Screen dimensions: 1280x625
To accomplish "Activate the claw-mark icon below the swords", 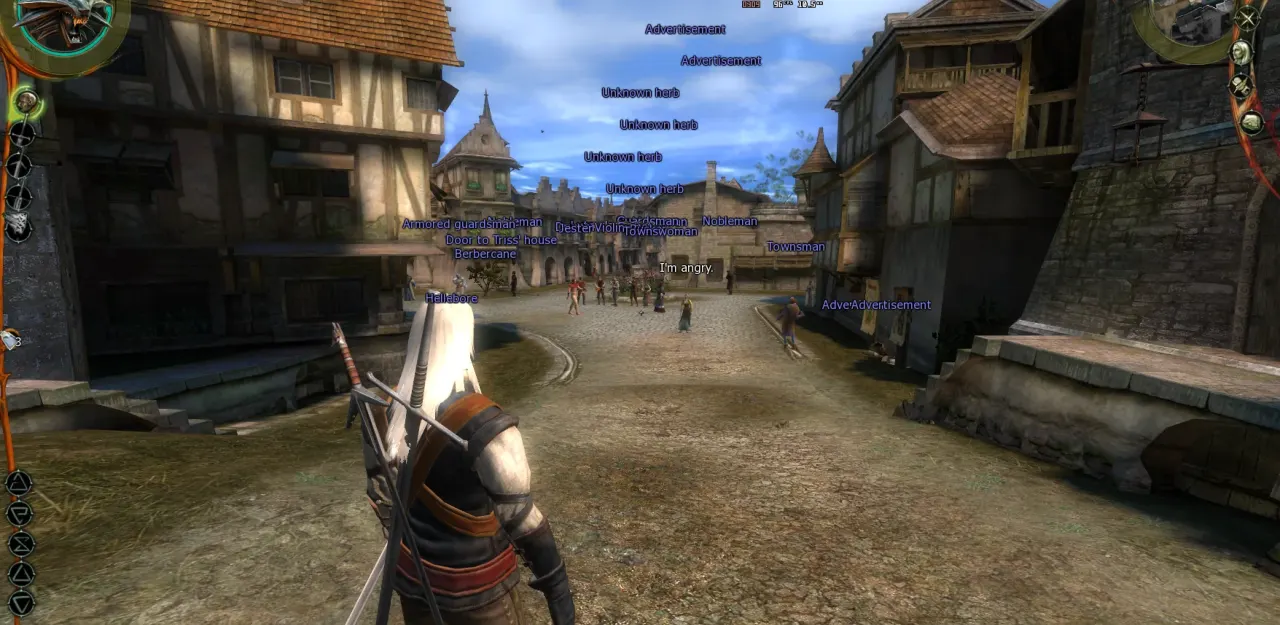I will (x=19, y=226).
